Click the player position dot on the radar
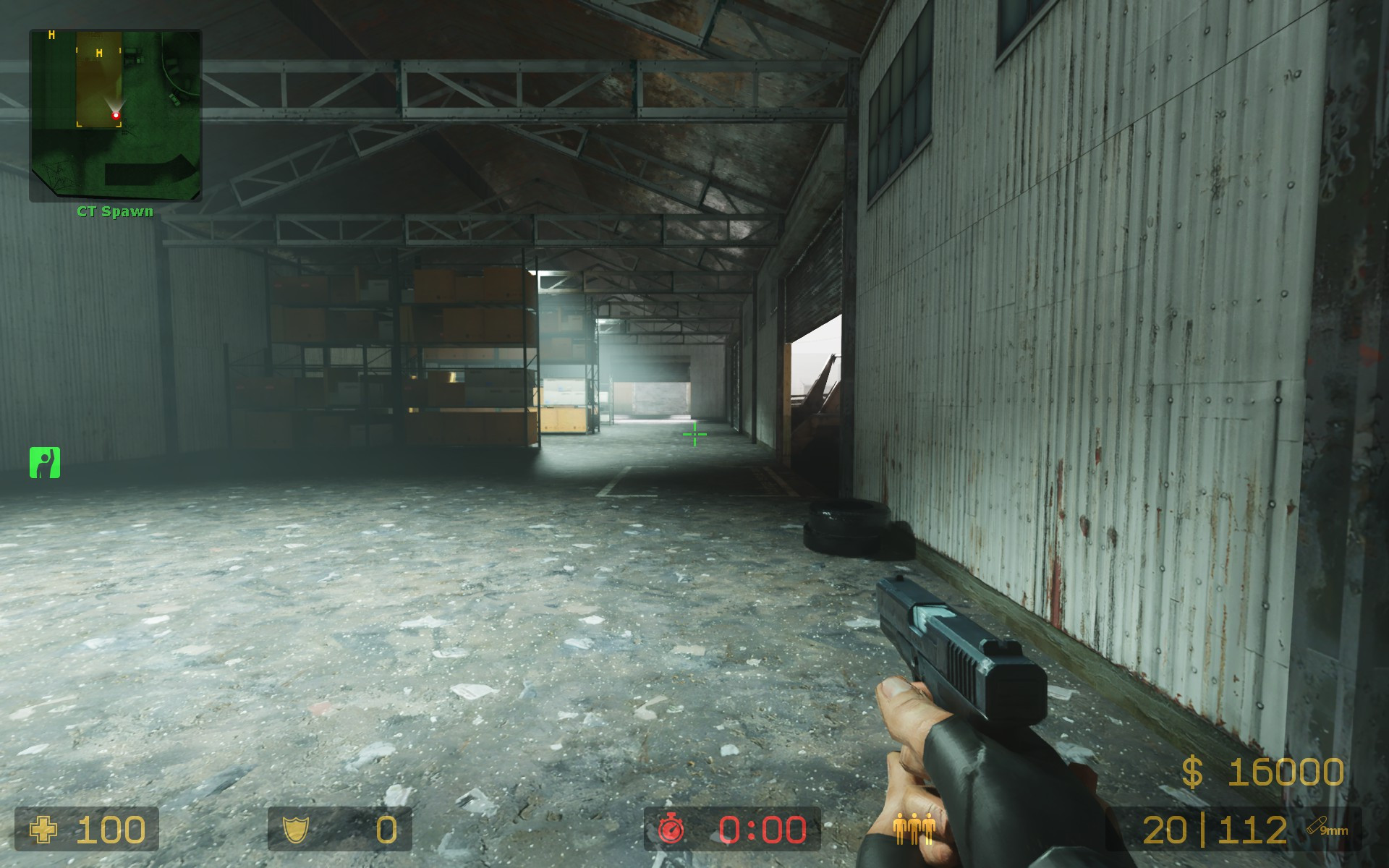 coord(116,114)
